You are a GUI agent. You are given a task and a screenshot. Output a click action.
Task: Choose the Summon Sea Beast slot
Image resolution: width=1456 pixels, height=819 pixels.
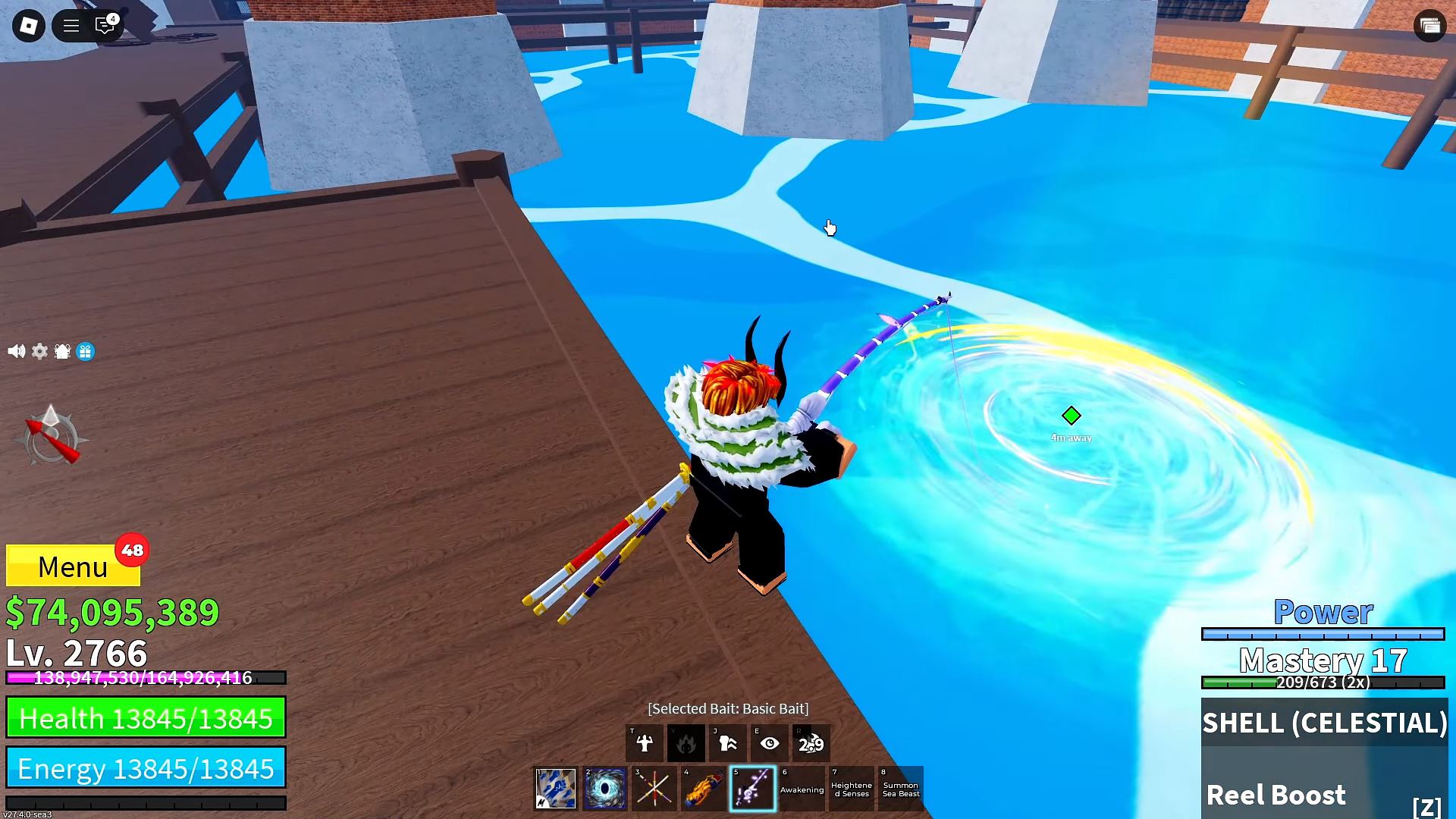tap(900, 789)
